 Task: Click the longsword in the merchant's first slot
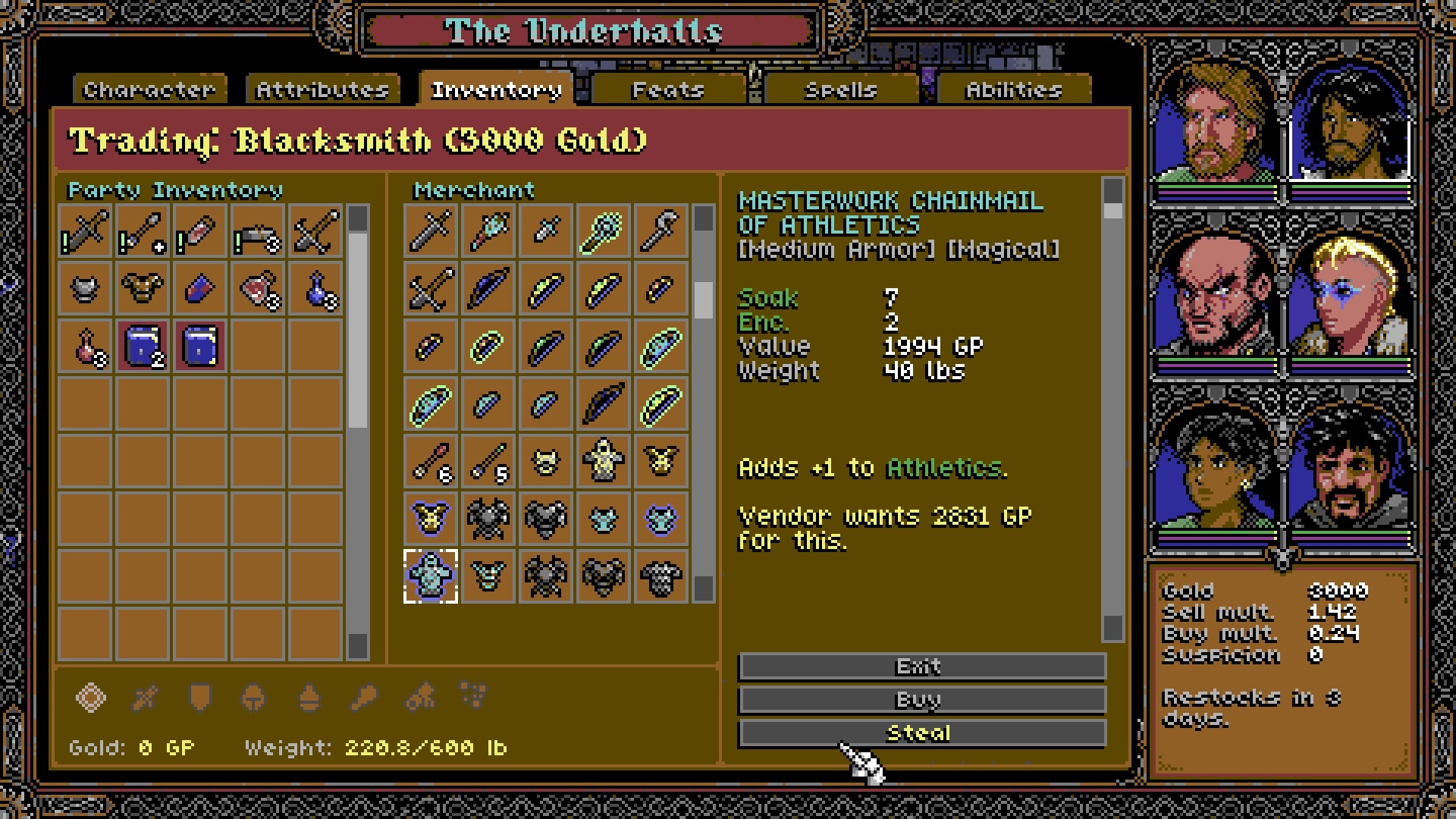click(429, 230)
